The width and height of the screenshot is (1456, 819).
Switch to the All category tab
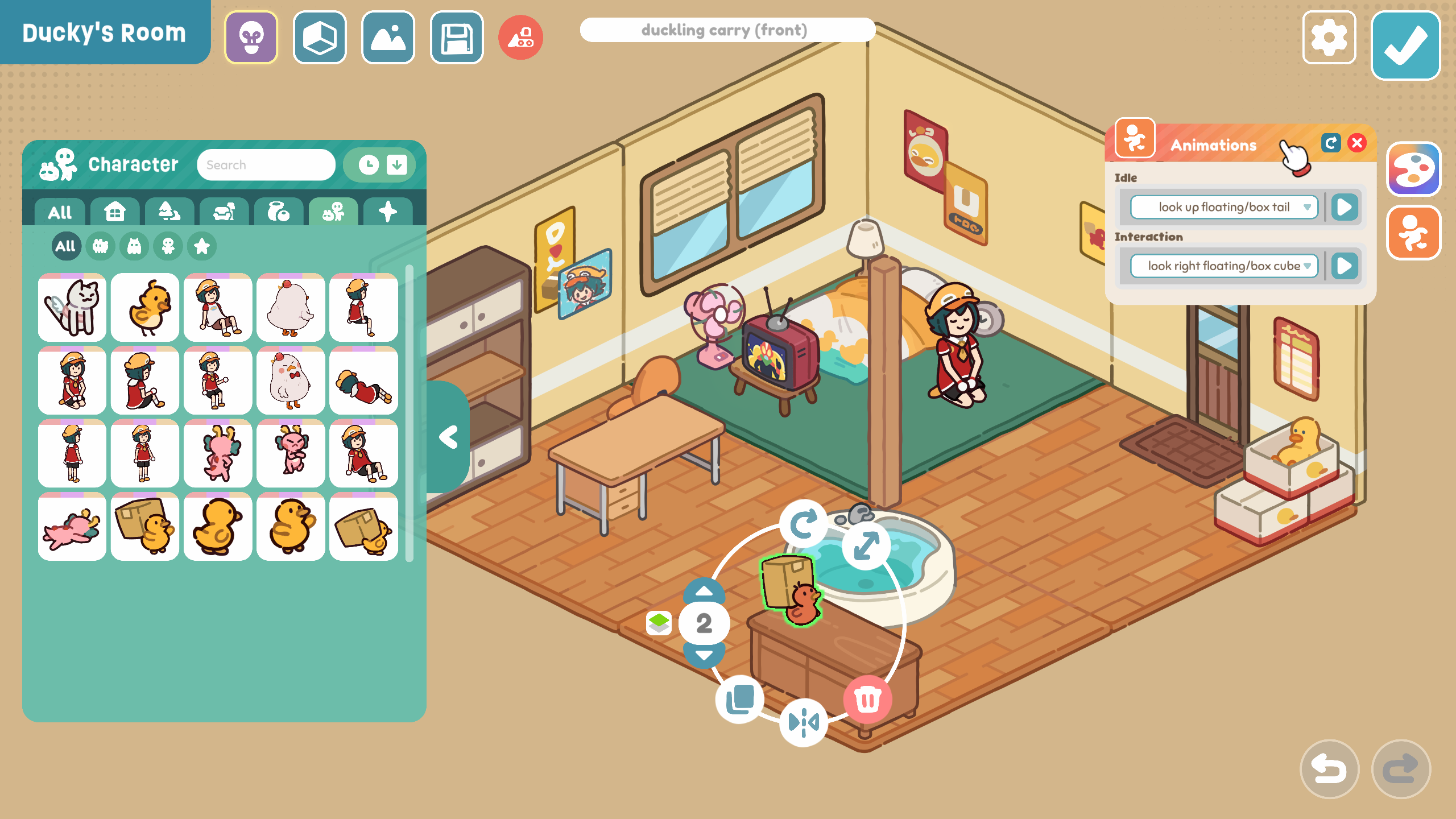point(60,212)
